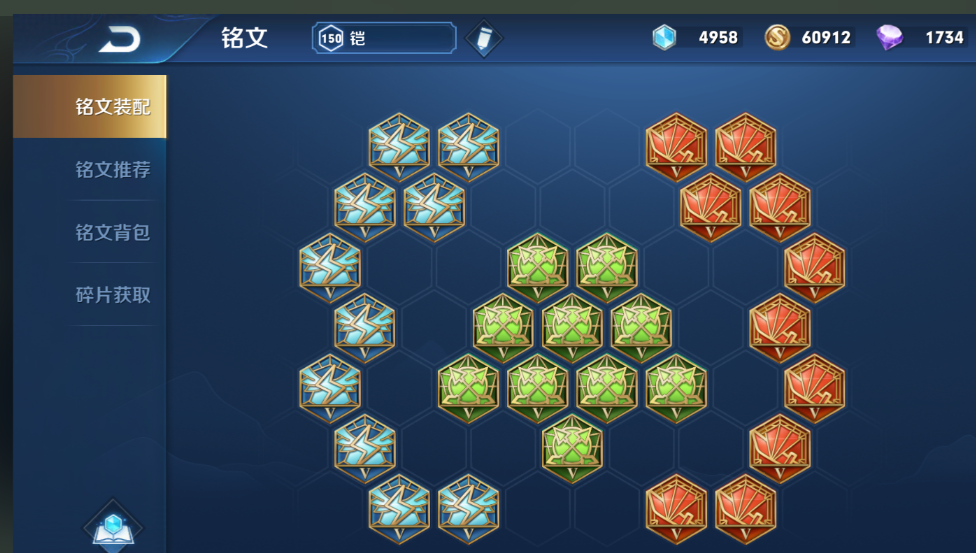Show the 铭文背包 tab

[x=112, y=233]
